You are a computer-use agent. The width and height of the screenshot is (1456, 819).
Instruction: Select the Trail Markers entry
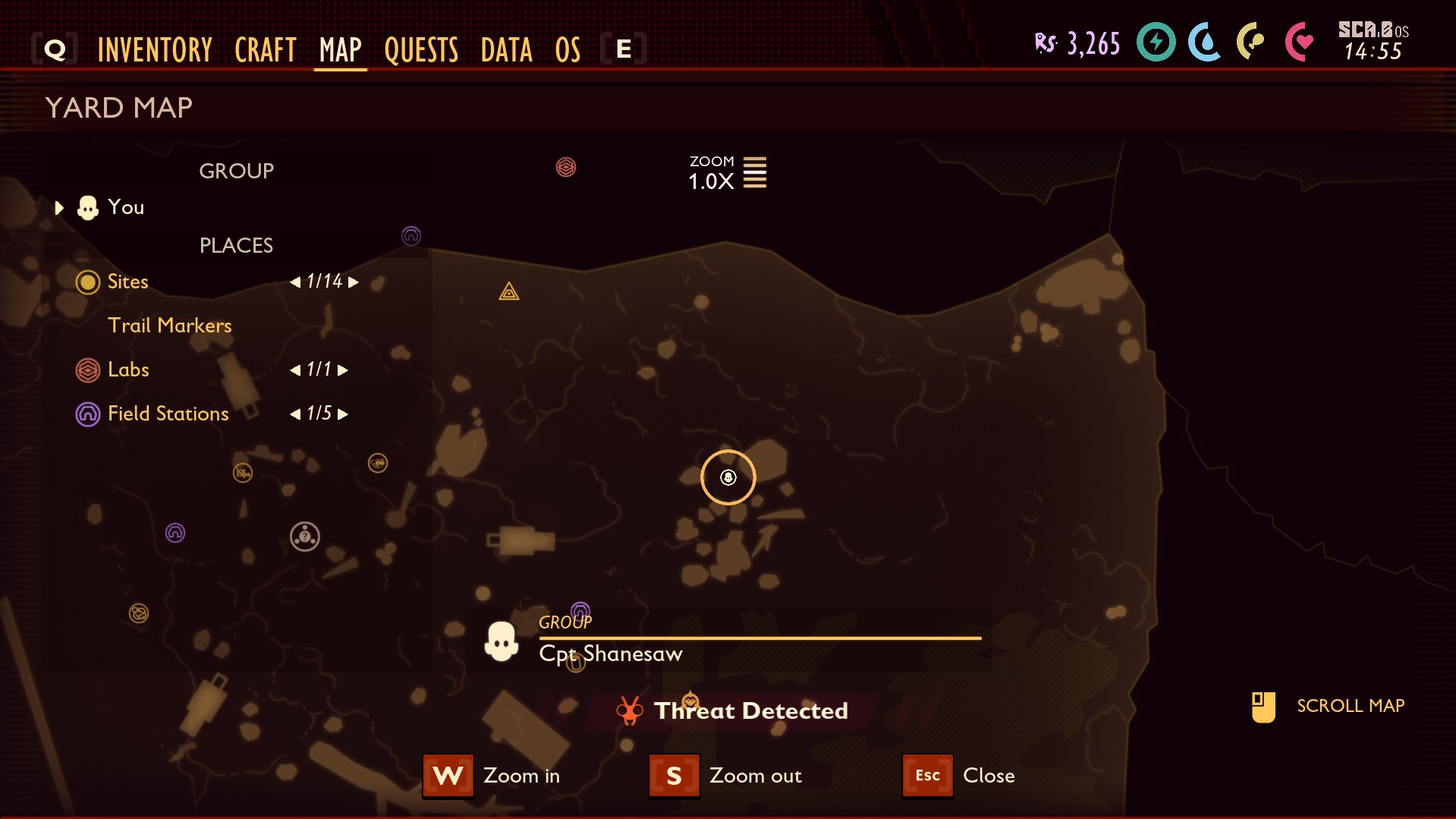point(169,326)
